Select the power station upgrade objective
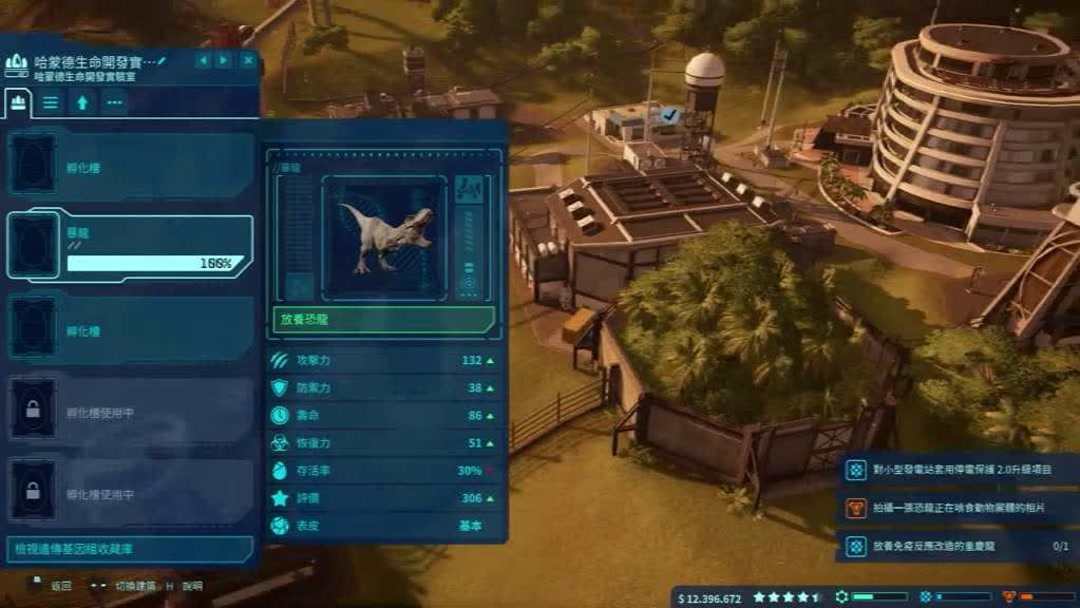 tap(957, 470)
